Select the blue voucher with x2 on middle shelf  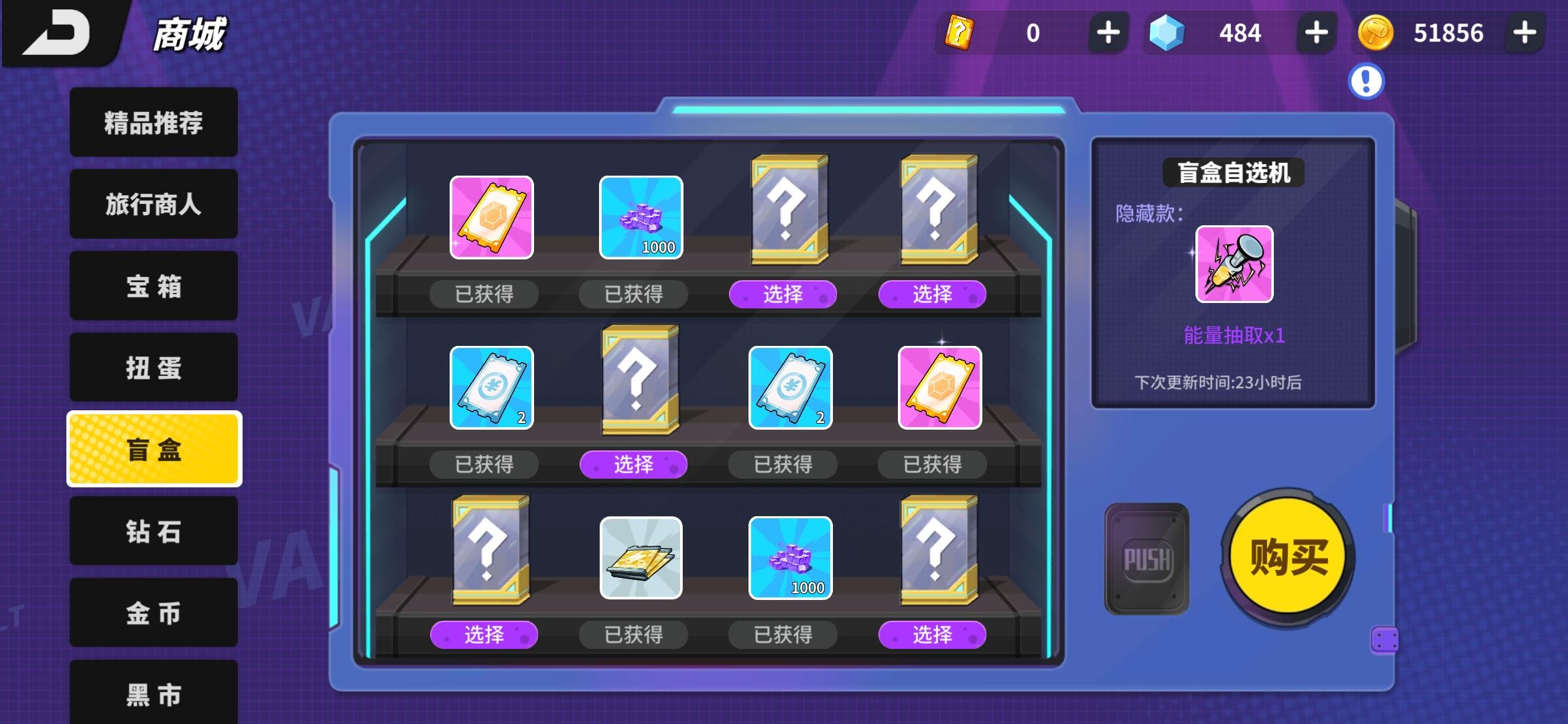click(491, 387)
